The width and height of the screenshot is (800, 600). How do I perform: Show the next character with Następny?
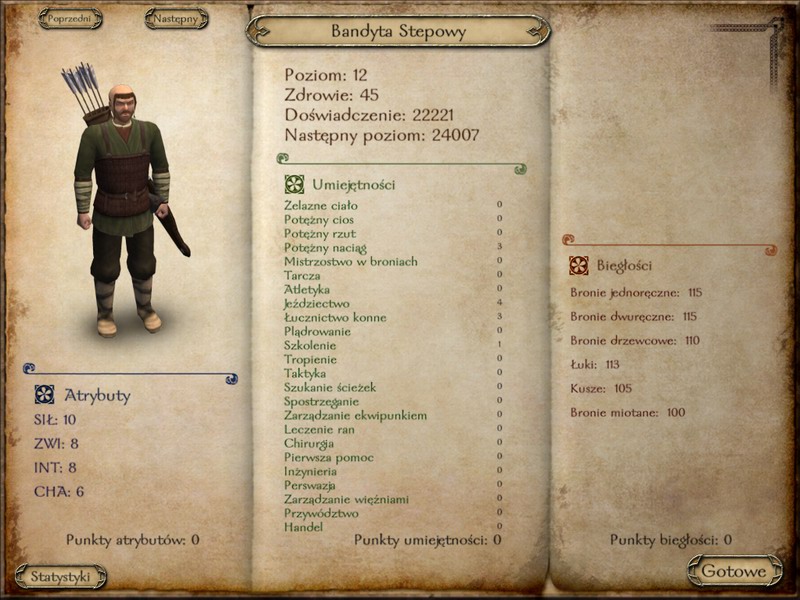click(x=176, y=19)
